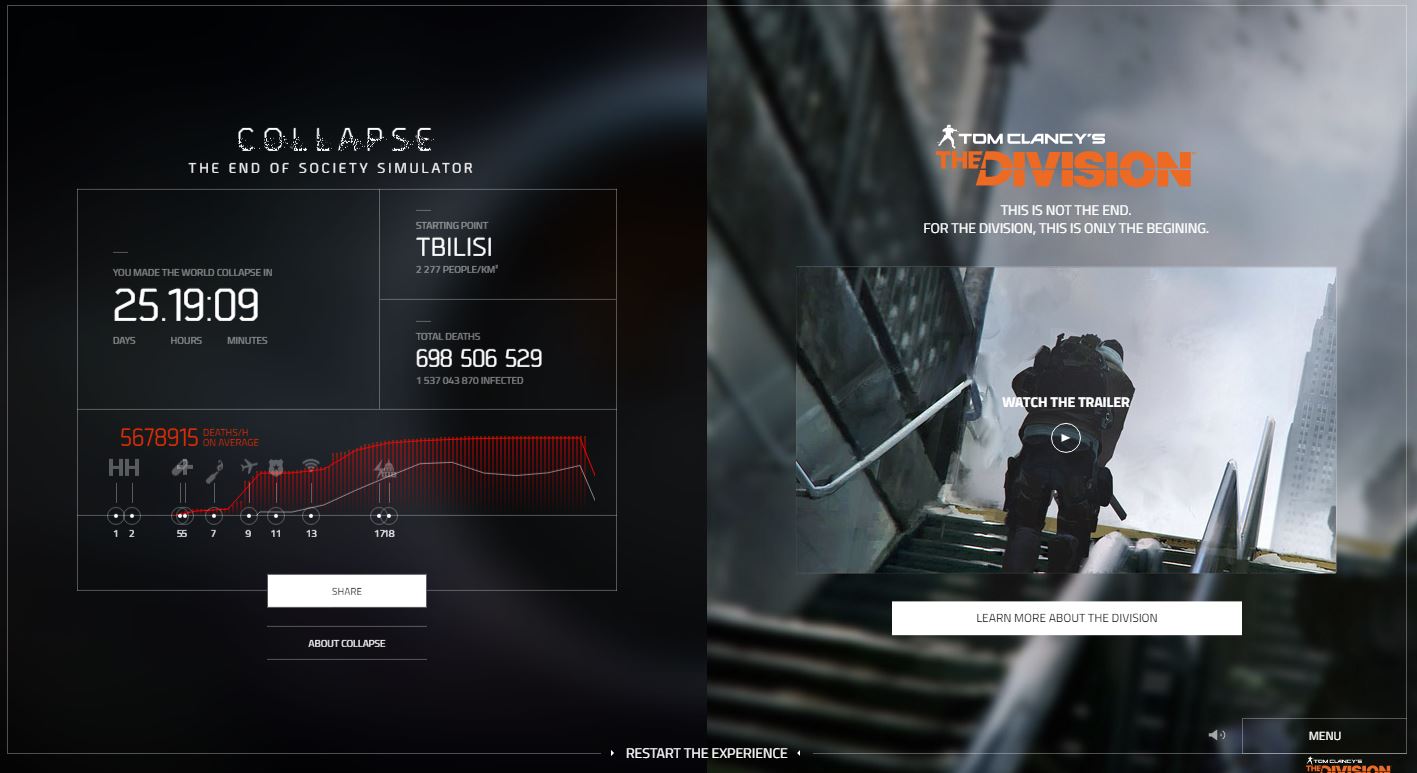View the day 13 timeline marker
The width and height of the screenshot is (1417, 773).
coord(312,516)
